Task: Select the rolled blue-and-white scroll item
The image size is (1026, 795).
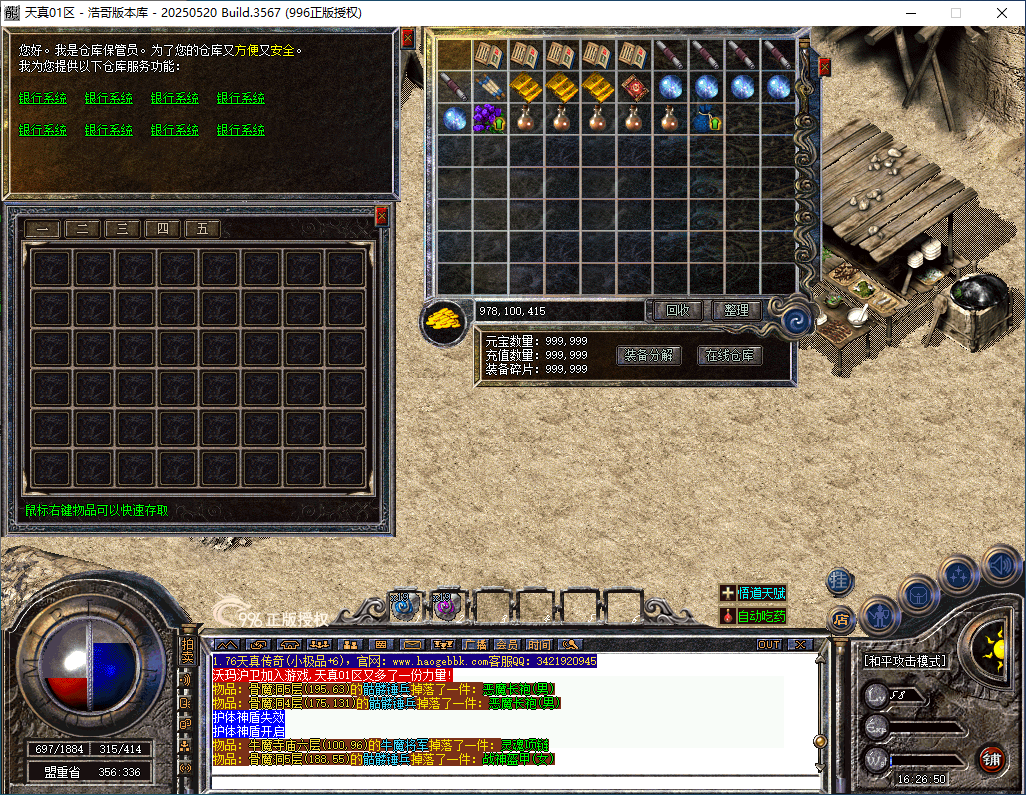Action: point(489,87)
